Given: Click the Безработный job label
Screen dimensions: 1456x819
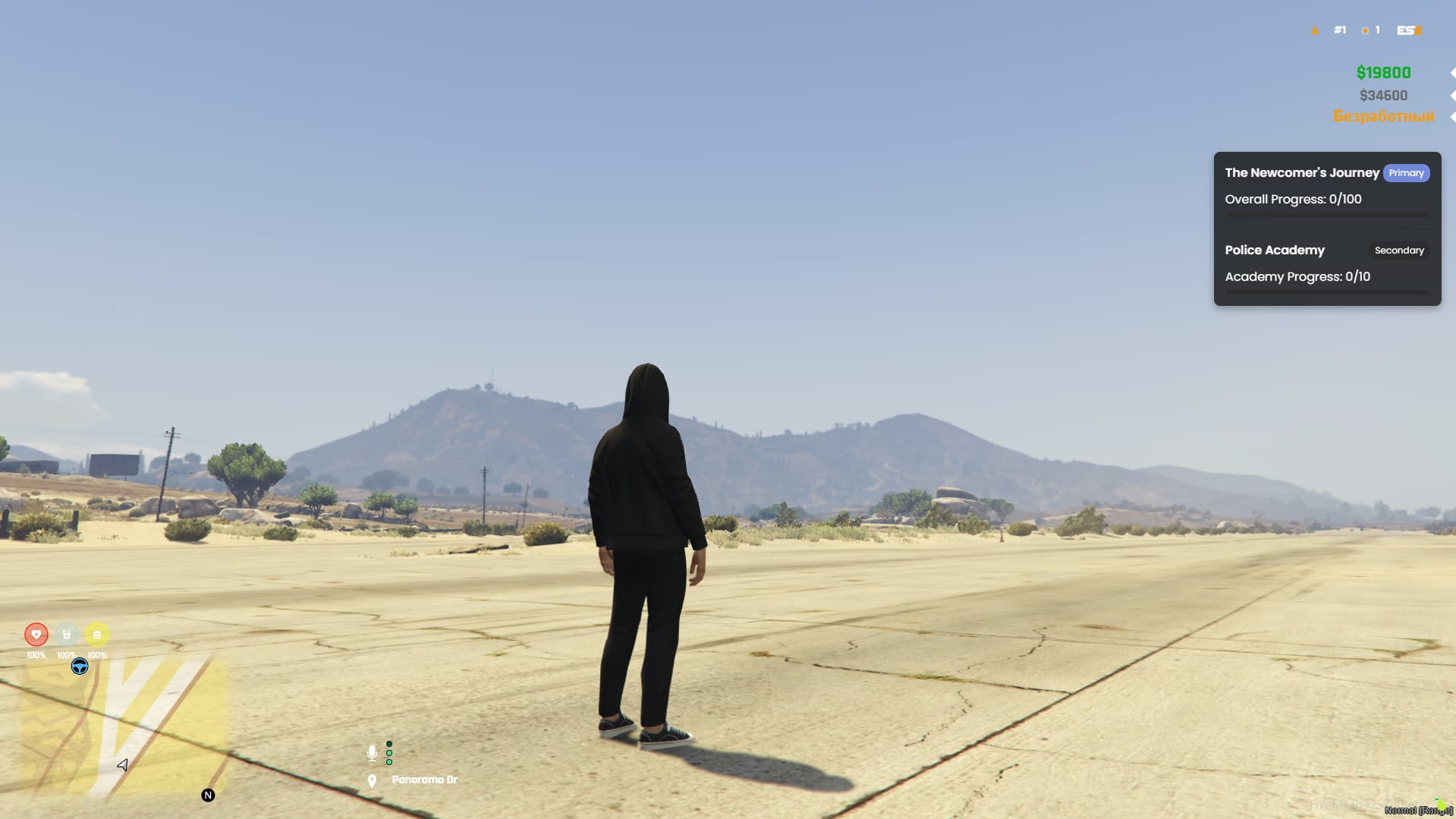Looking at the screenshot, I should 1382,117.
